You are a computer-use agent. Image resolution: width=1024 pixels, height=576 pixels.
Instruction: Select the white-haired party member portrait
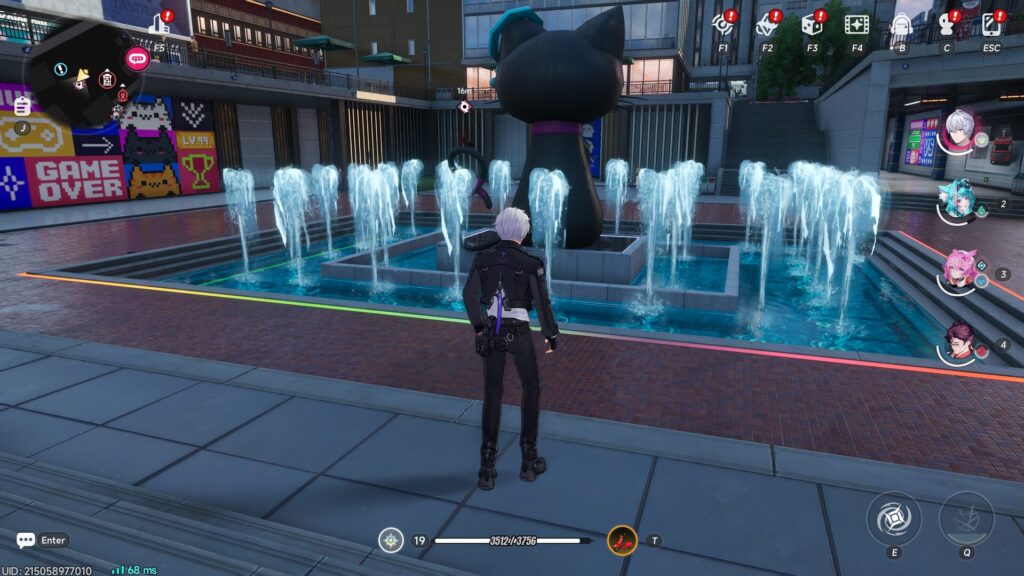959,131
